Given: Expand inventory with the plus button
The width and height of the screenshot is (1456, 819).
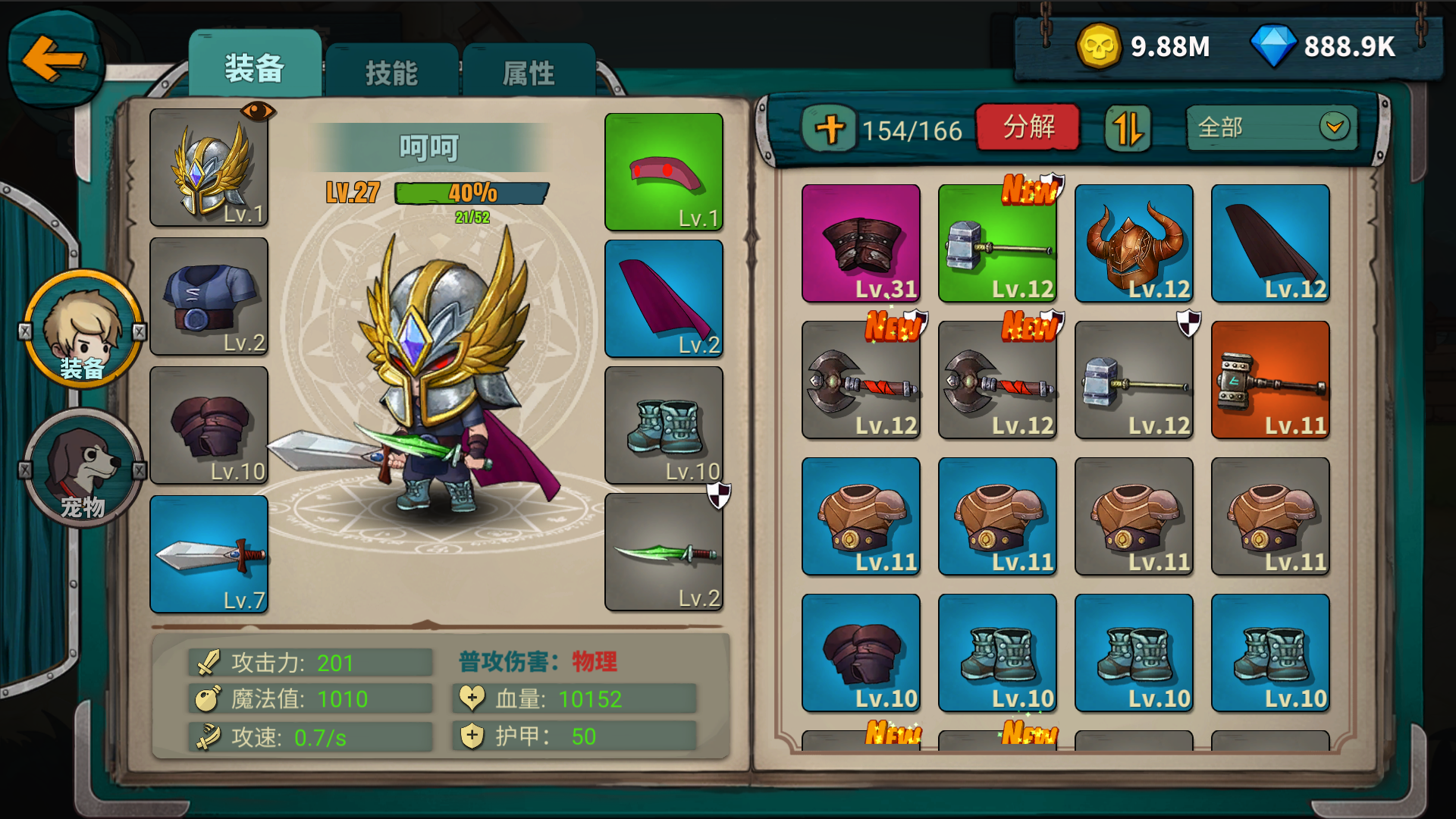Looking at the screenshot, I should (x=830, y=129).
